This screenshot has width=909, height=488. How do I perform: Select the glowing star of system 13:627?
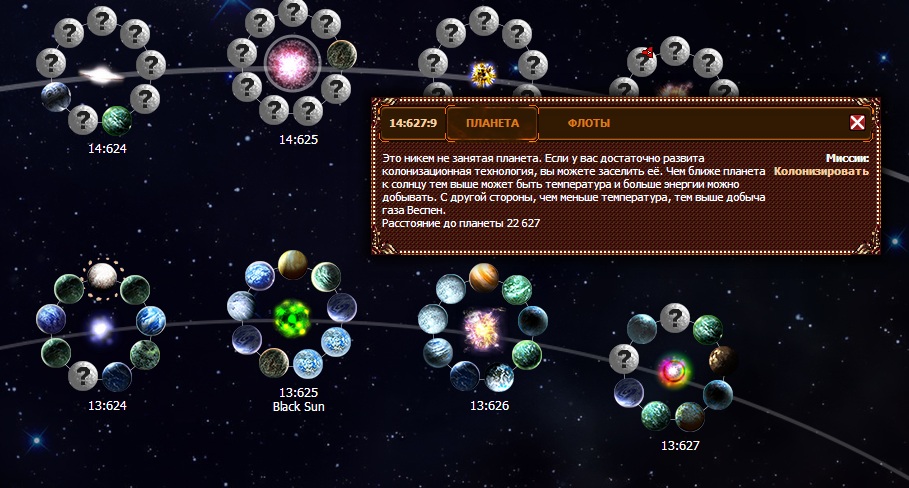tap(670, 372)
